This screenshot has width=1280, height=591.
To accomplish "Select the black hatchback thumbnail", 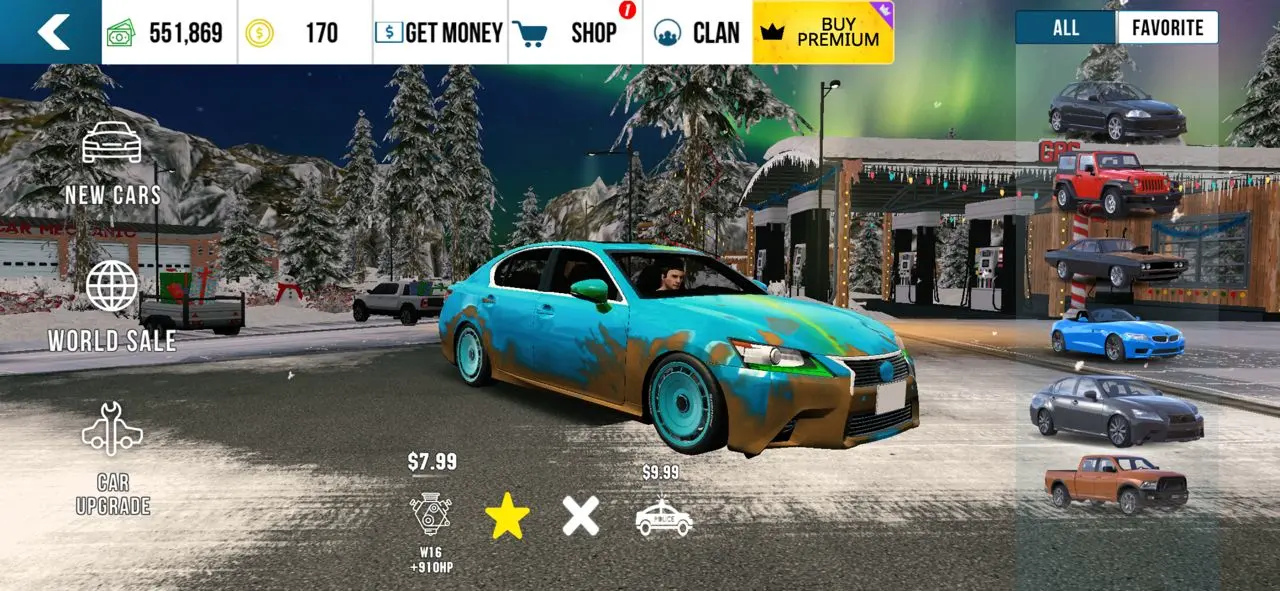I will coord(1117,111).
